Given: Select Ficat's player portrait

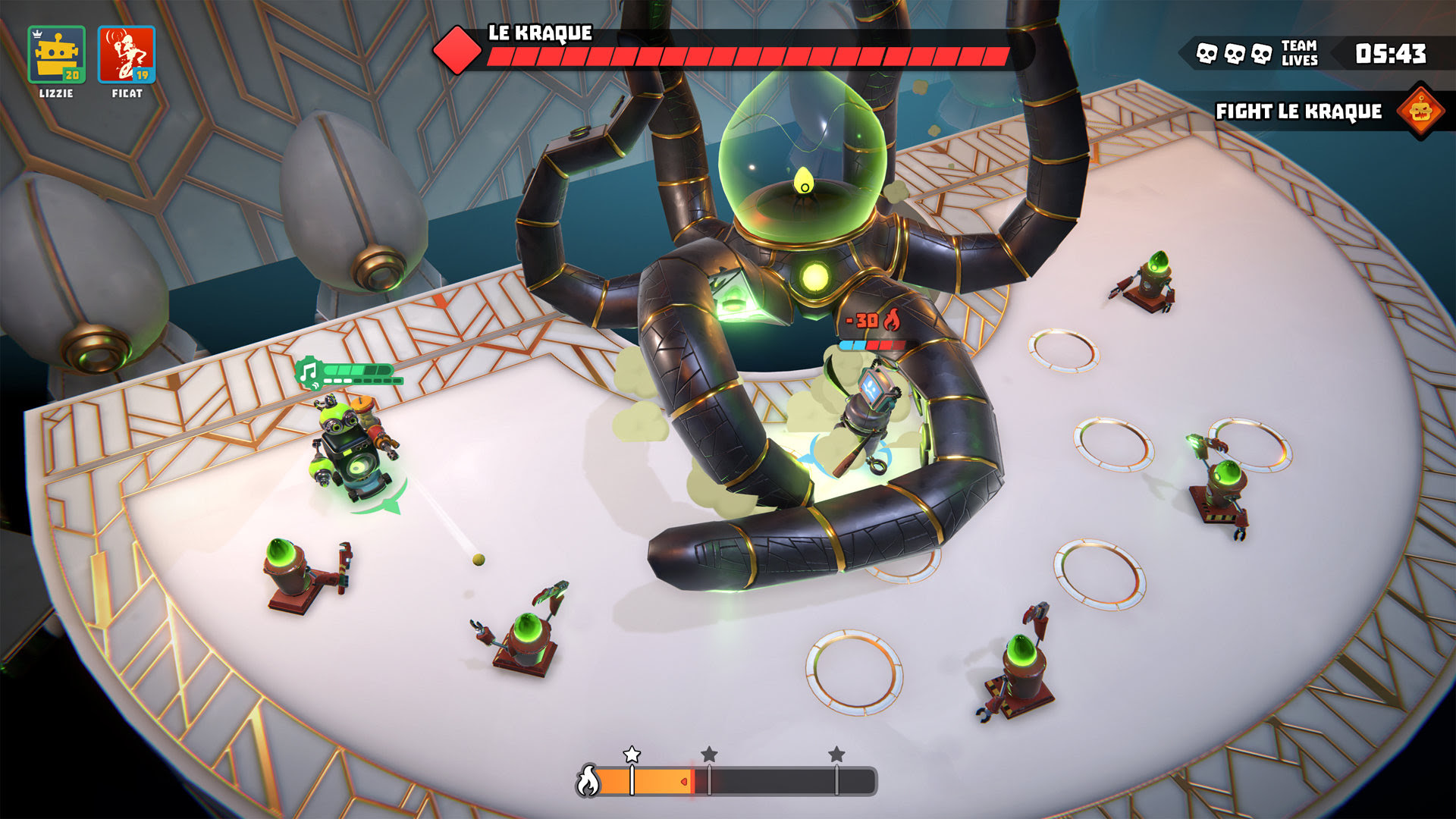Looking at the screenshot, I should (x=126, y=55).
